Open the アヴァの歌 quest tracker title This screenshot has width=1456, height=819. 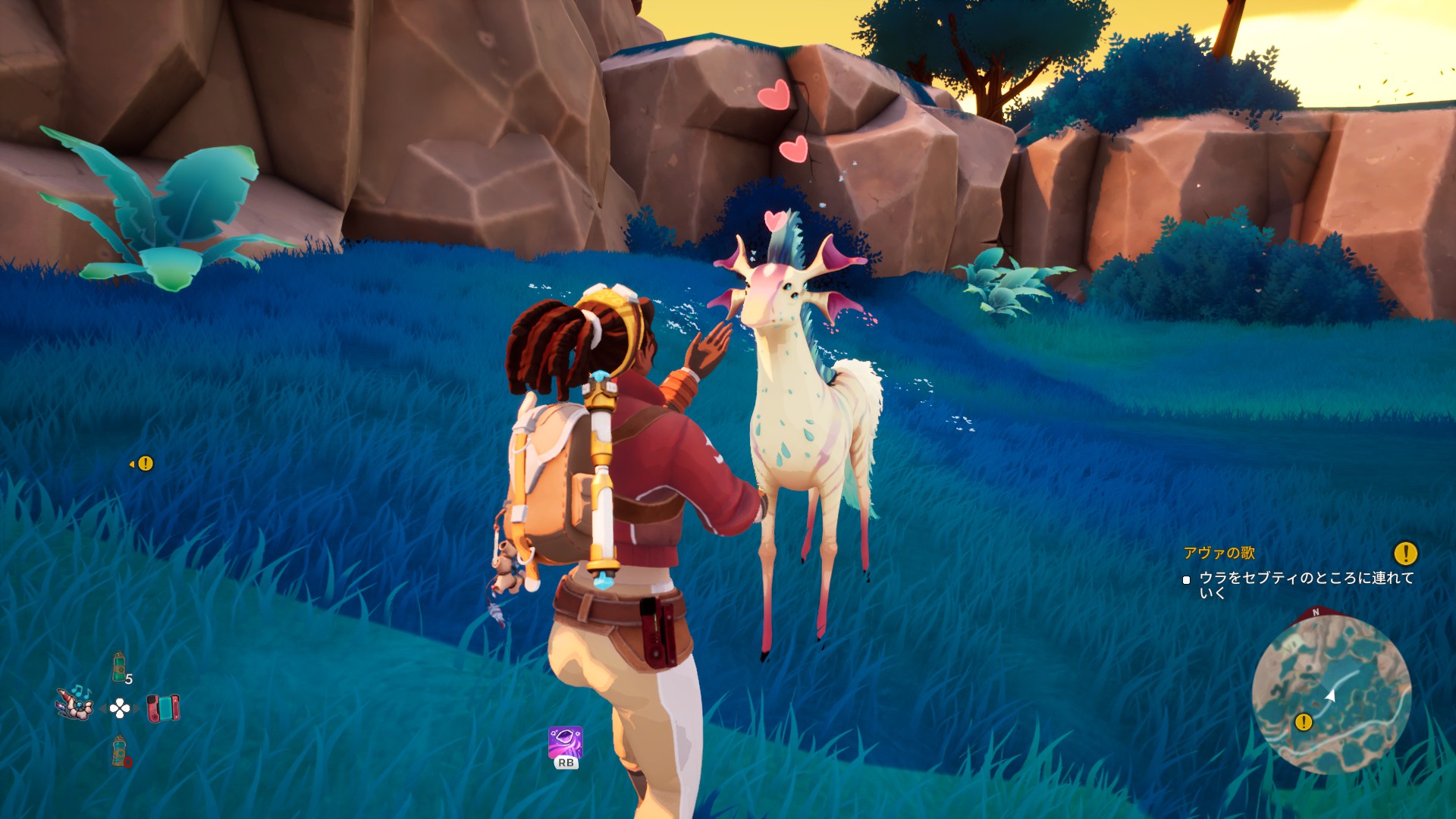click(1219, 553)
